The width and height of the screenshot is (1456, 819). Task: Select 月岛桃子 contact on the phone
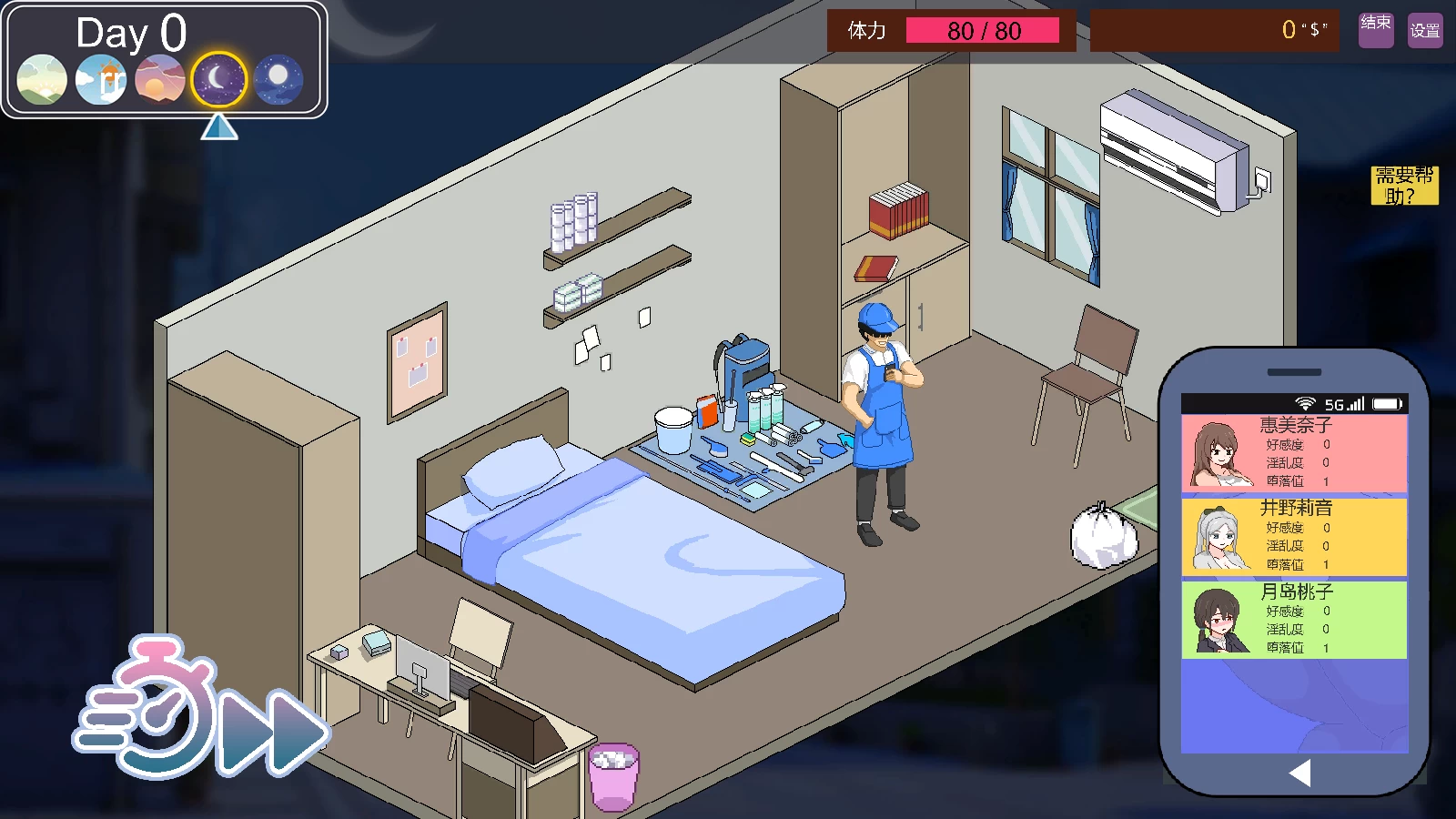tap(1294, 620)
